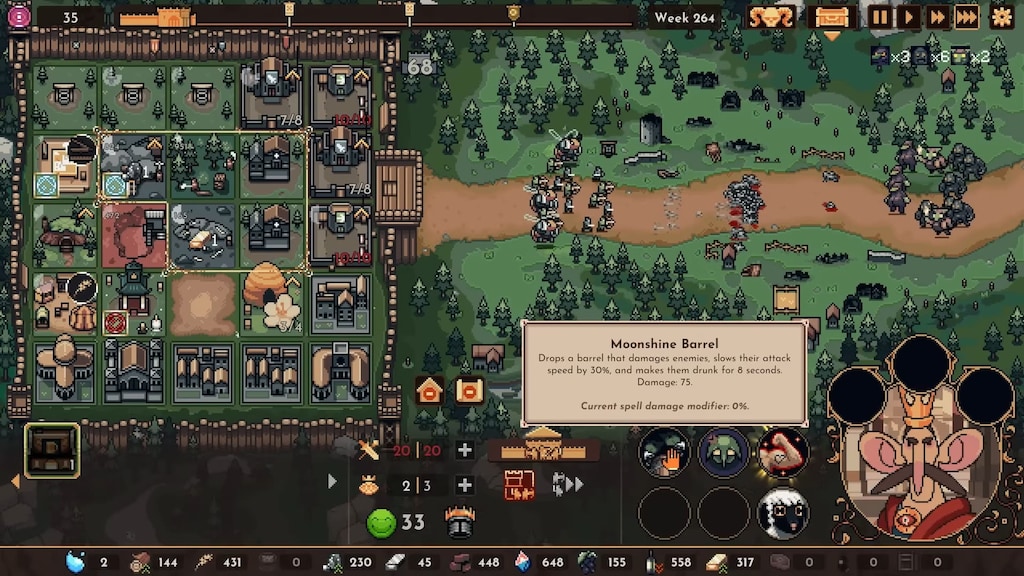
Task: Add soldiers with the sword plus button
Action: (x=464, y=450)
